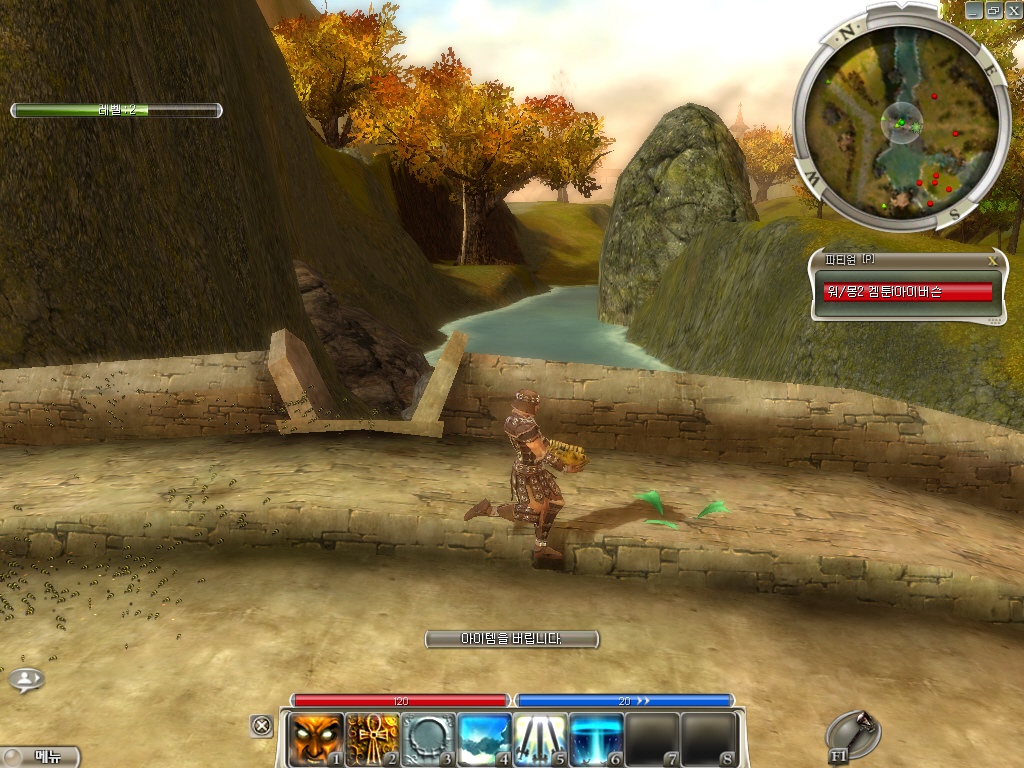This screenshot has width=1024, height=768.
Task: Cast the blue cloudy-sky skill in slot 4
Action: (484, 740)
